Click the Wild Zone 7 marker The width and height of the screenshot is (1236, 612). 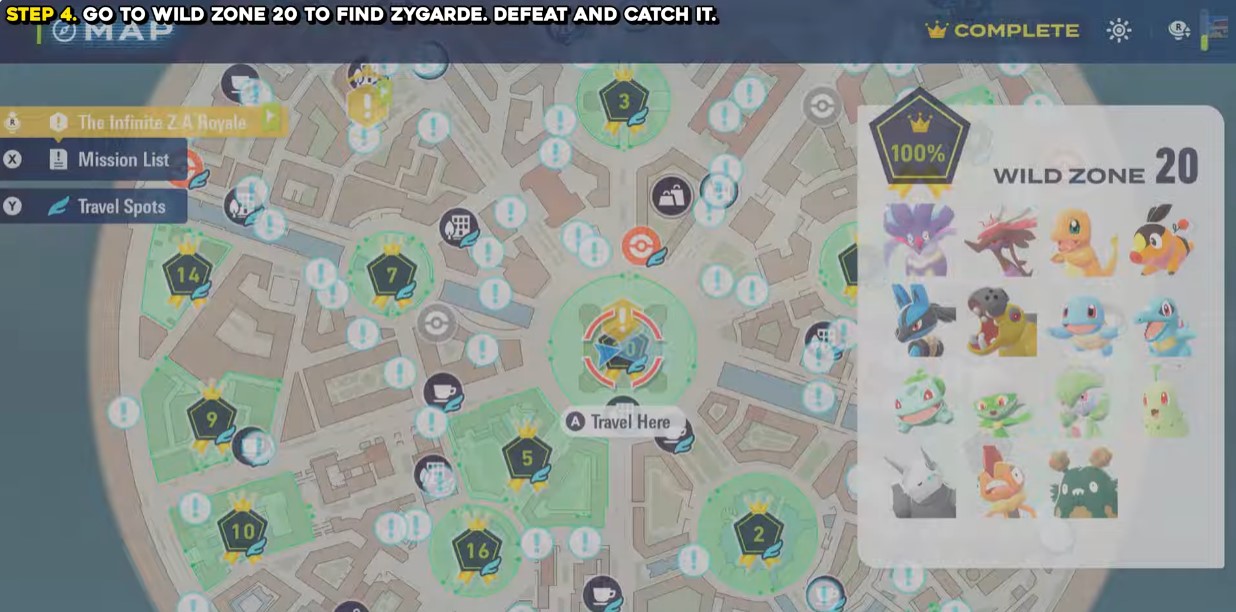pyautogui.click(x=390, y=274)
